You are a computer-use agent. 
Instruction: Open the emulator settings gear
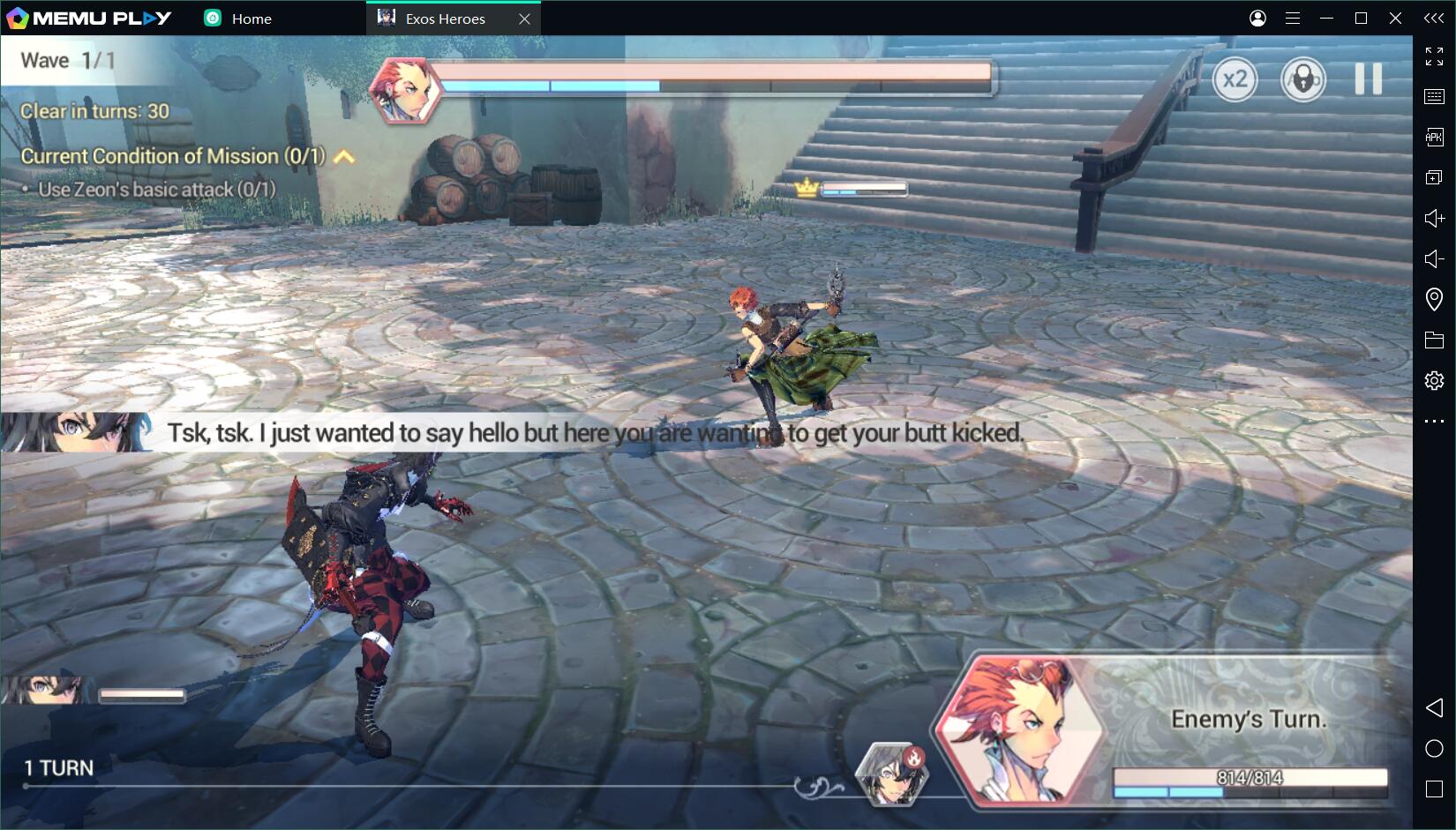[x=1434, y=380]
